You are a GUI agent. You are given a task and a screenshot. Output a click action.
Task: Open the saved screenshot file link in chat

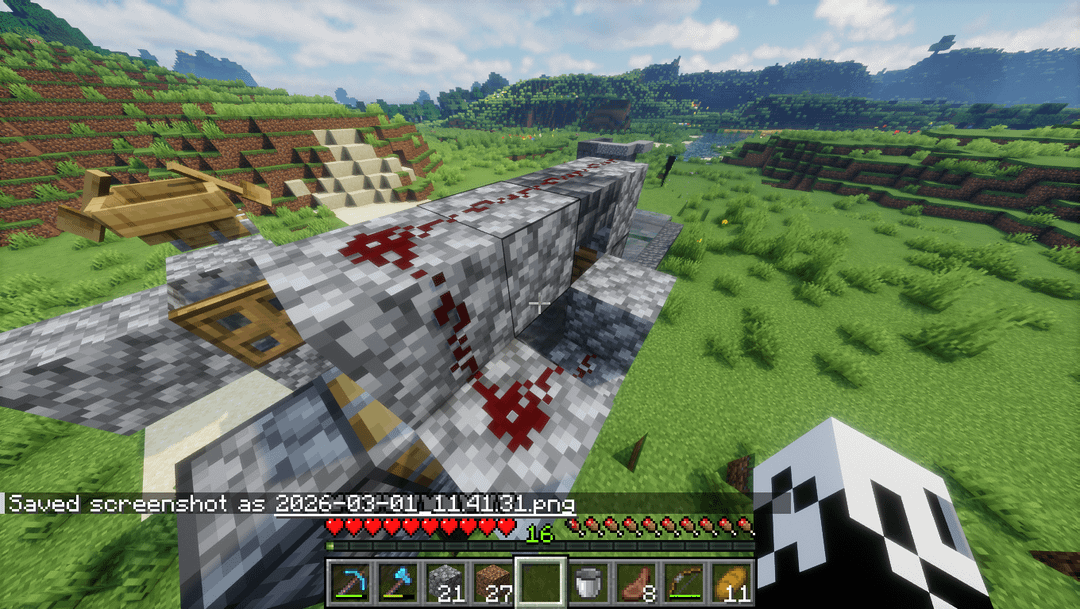click(424, 503)
